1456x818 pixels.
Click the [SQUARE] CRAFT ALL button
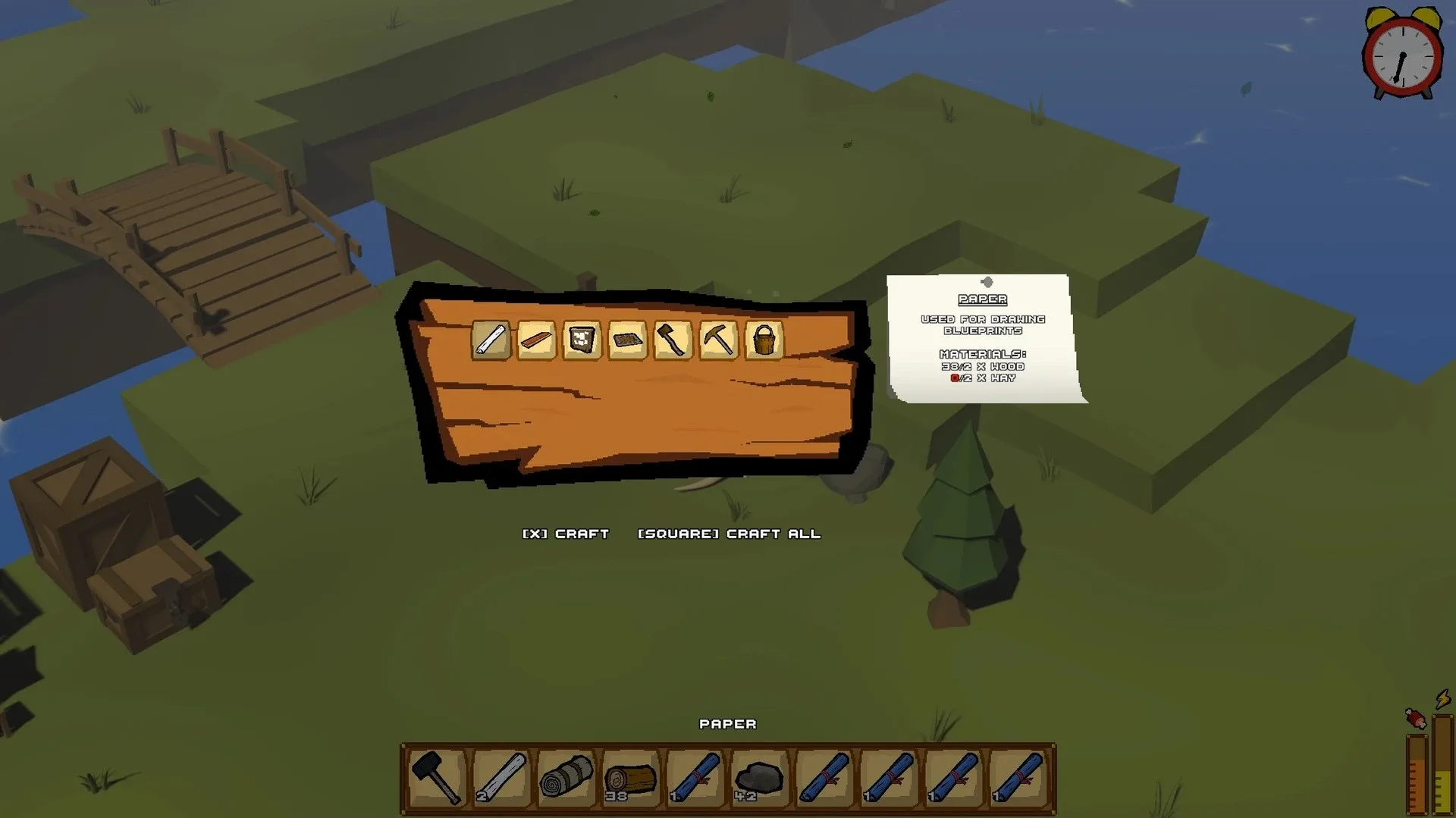tap(730, 533)
